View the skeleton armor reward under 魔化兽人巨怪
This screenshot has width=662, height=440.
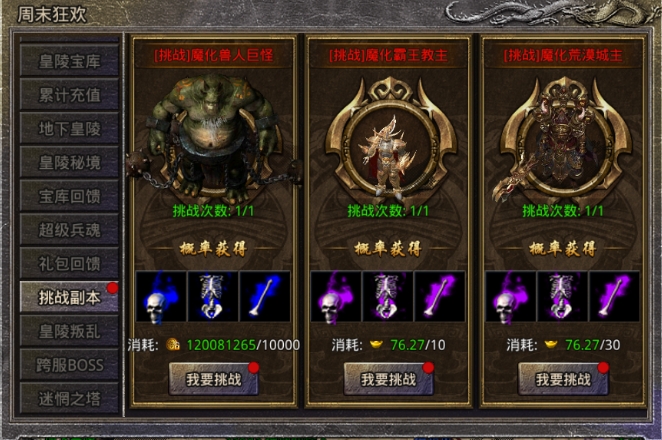212,298
